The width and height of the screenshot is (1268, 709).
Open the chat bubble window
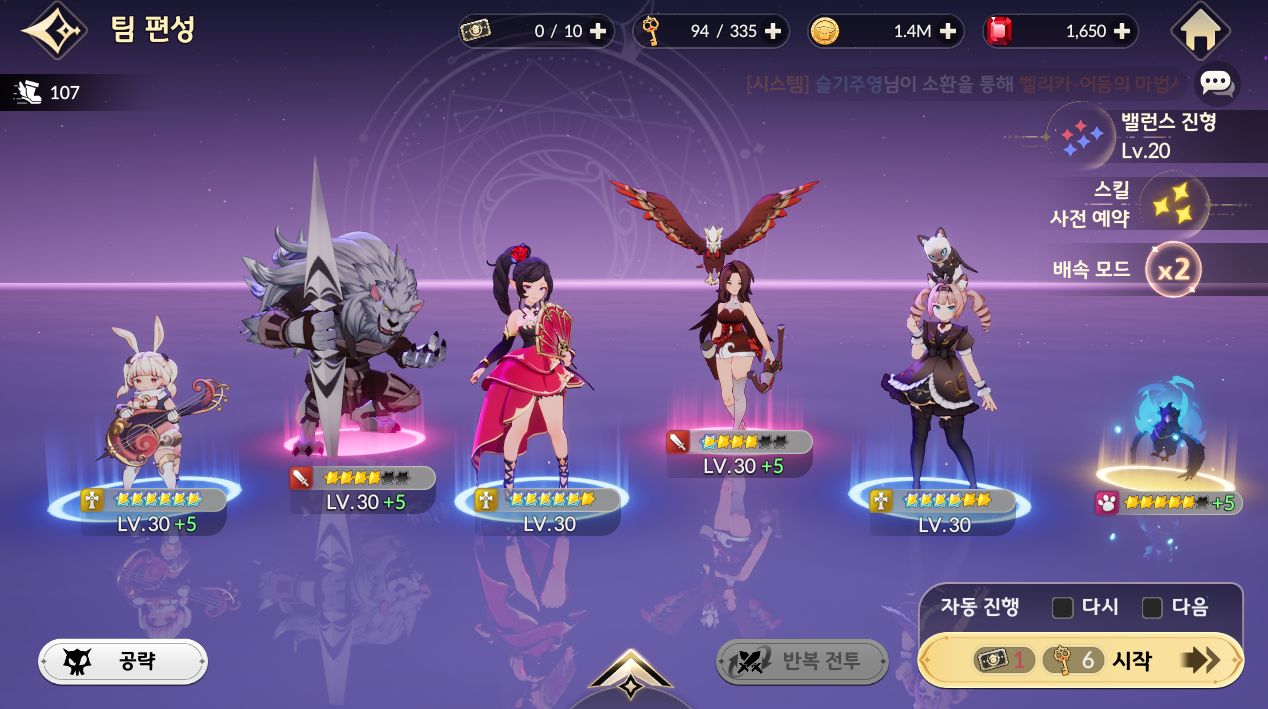(1215, 83)
